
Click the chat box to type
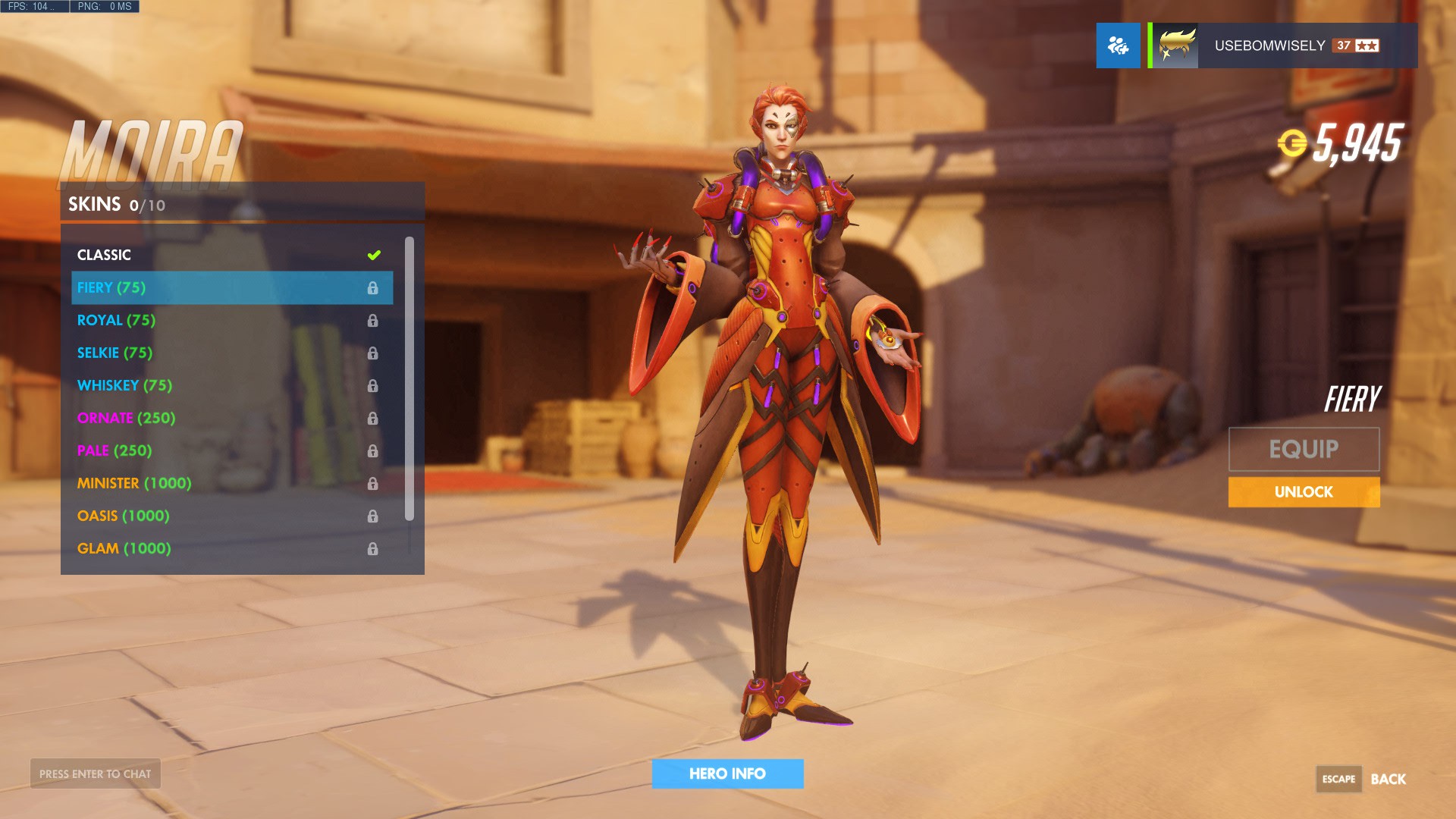[96, 773]
